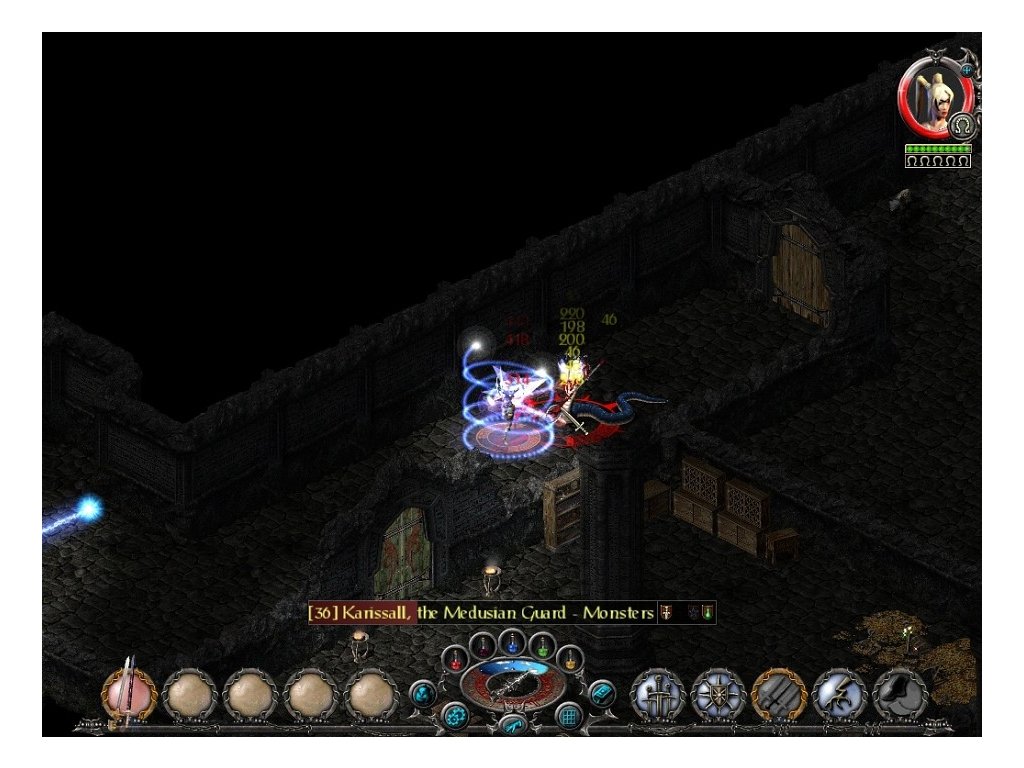This screenshot has width=1024, height=768.
Task: Click the cyan grid button
Action: pos(569,715)
